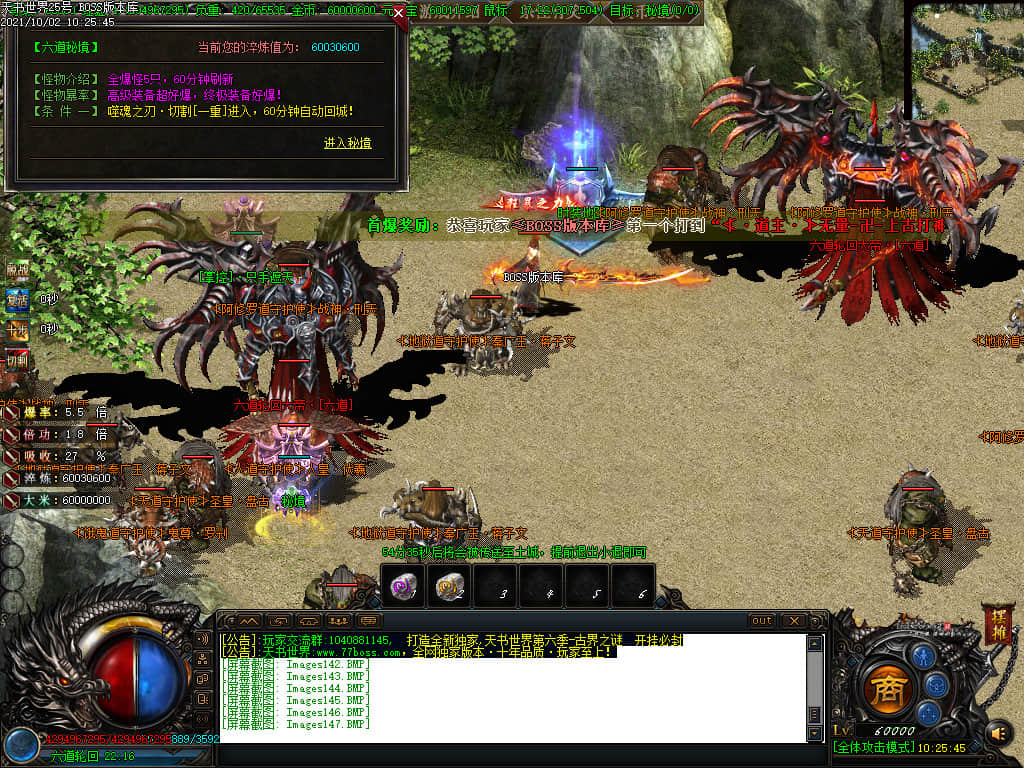
Task: Use the scroll item in hotbar slot 2
Action: (449, 586)
